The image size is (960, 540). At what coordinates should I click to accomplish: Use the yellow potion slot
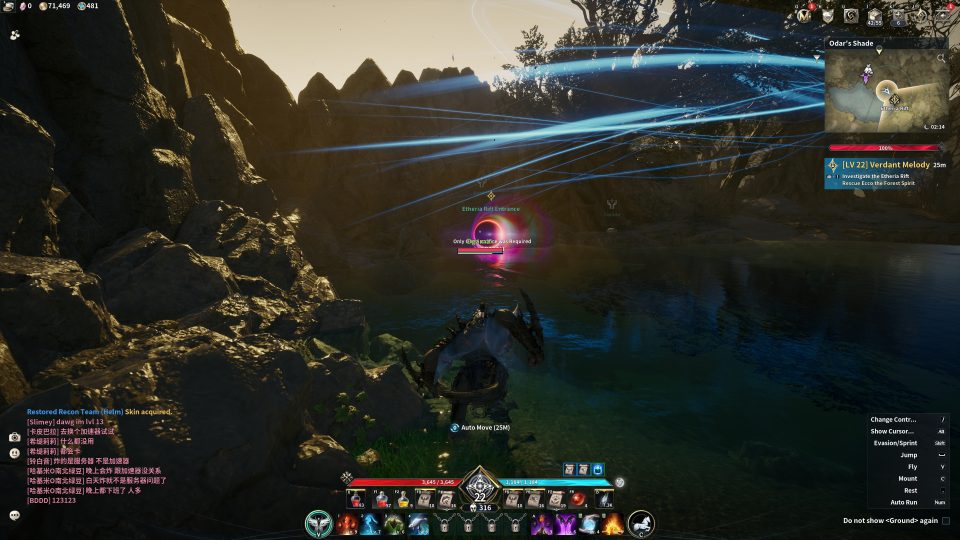[403, 500]
